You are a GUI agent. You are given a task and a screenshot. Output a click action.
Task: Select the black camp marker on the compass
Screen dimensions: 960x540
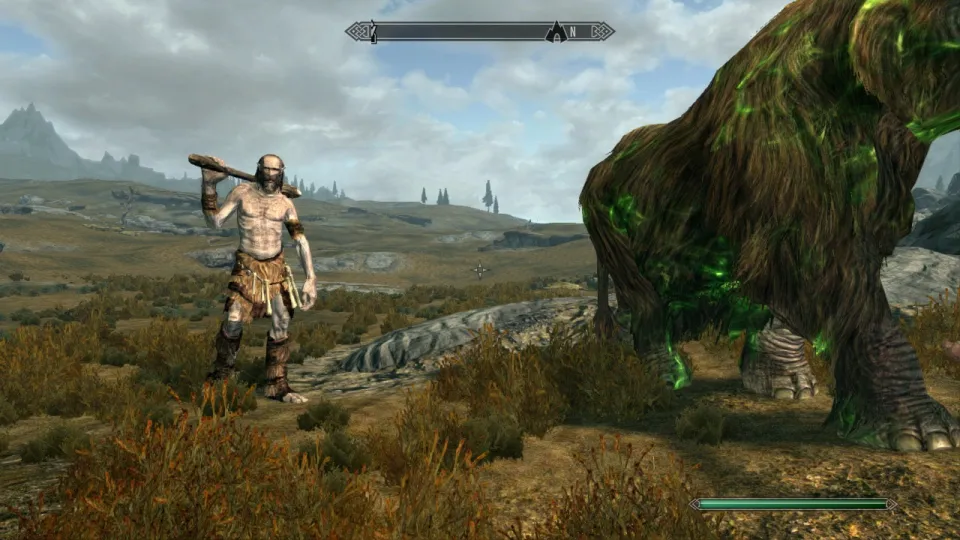[555, 32]
